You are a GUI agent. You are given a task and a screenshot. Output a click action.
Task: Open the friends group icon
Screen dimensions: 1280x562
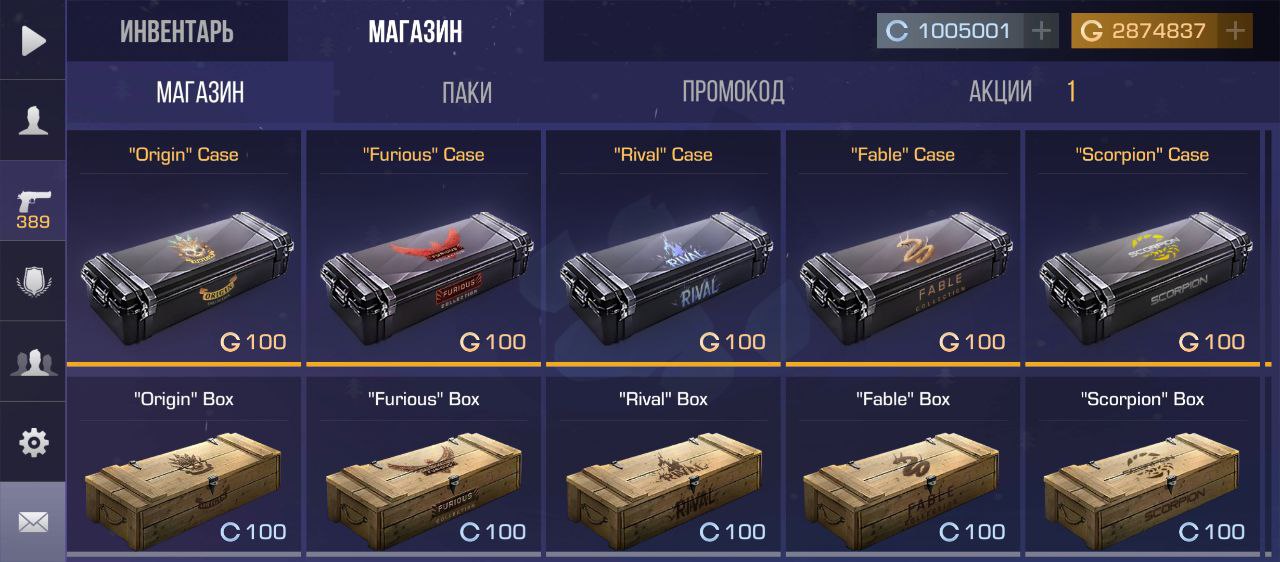(33, 362)
